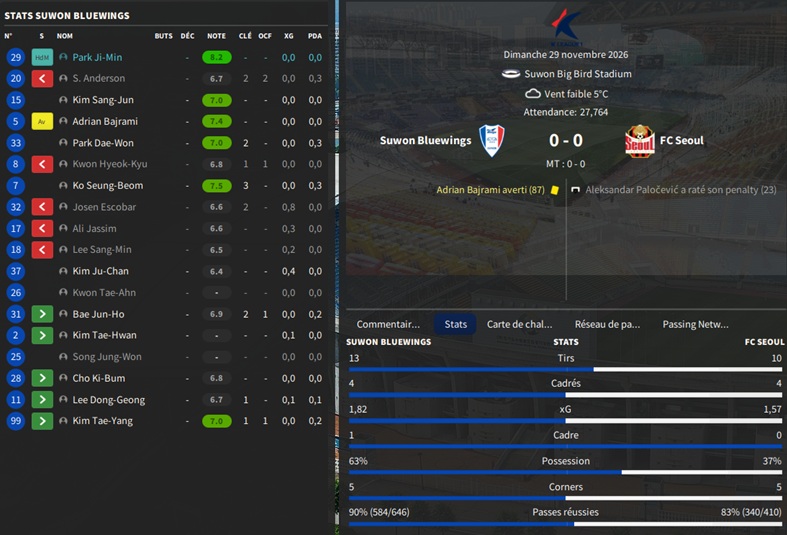Choose Ko Seung-Beom from the stats list
Screen dimensions: 787x535
pyautogui.click(x=108, y=185)
